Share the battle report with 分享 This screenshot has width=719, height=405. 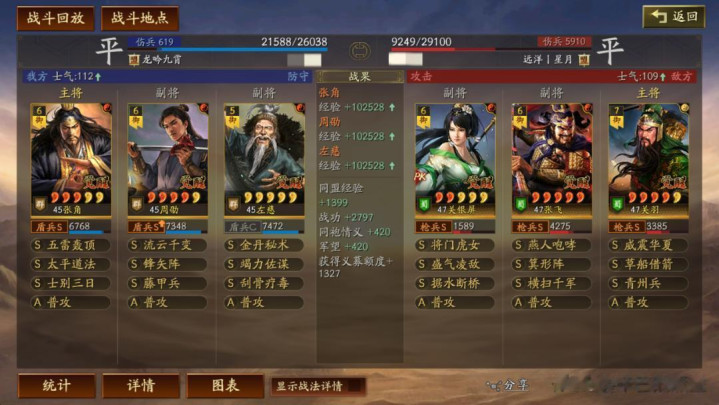(507, 385)
